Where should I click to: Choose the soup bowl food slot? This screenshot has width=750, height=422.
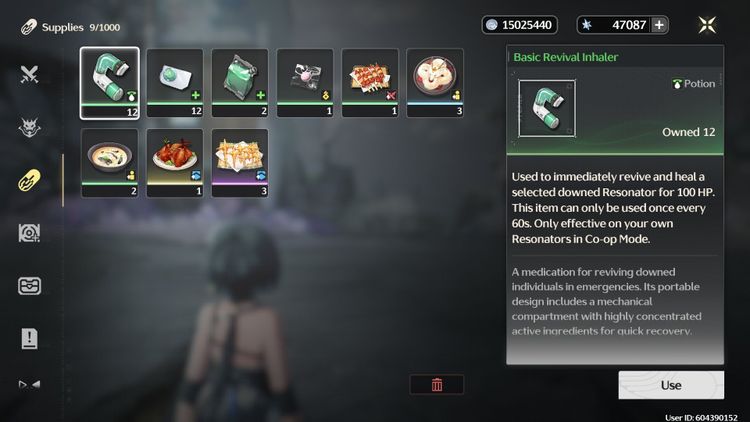pos(109,162)
